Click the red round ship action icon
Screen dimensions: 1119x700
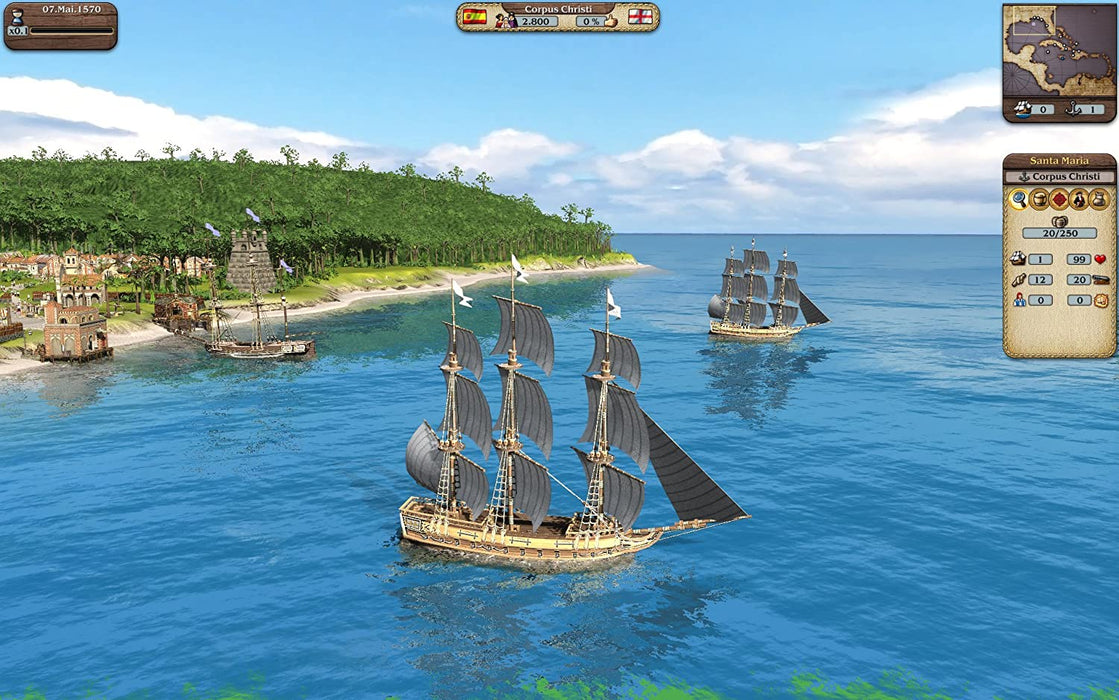click(x=1059, y=199)
